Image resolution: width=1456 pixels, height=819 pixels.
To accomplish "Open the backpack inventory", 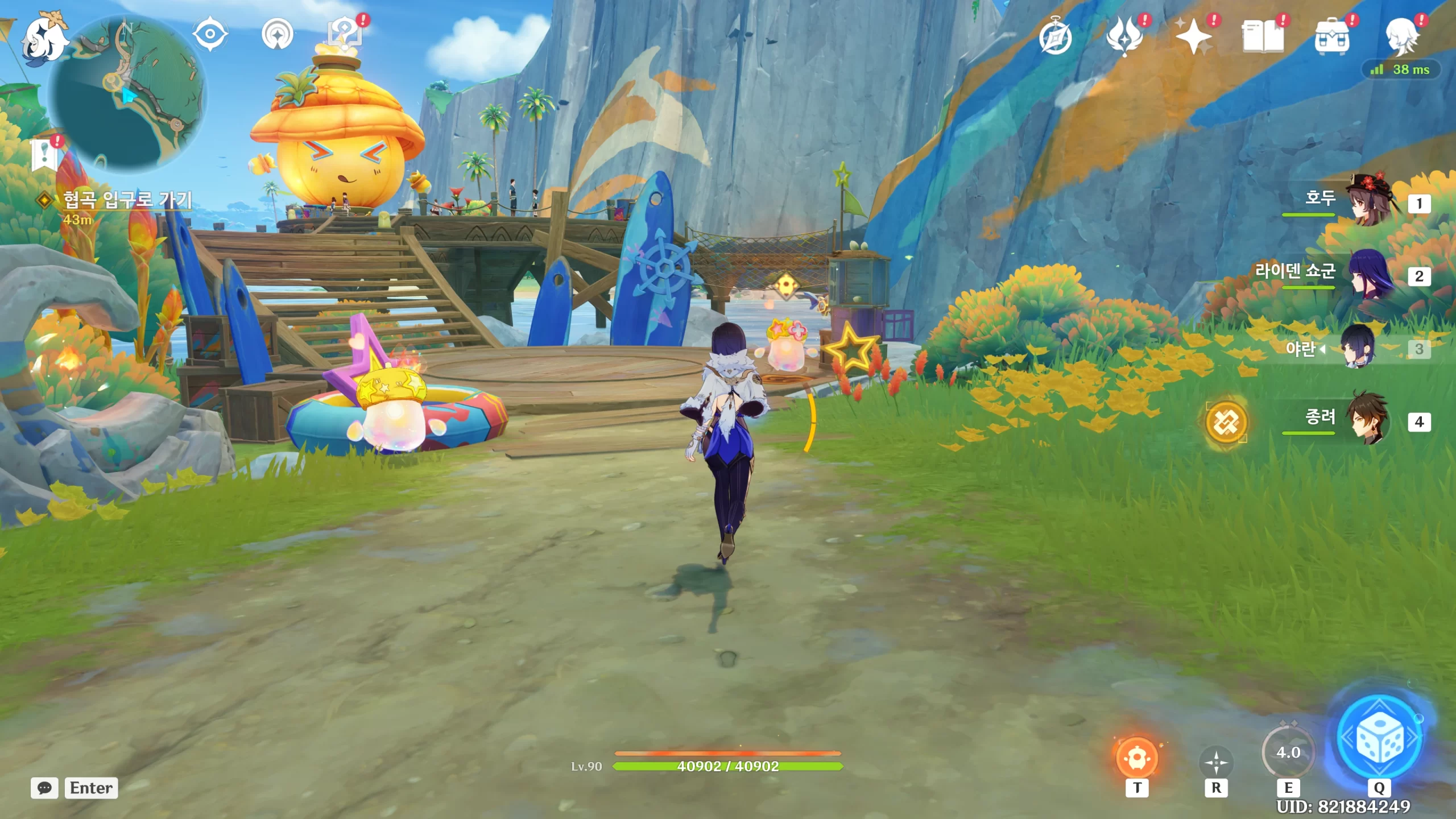I will [1332, 38].
